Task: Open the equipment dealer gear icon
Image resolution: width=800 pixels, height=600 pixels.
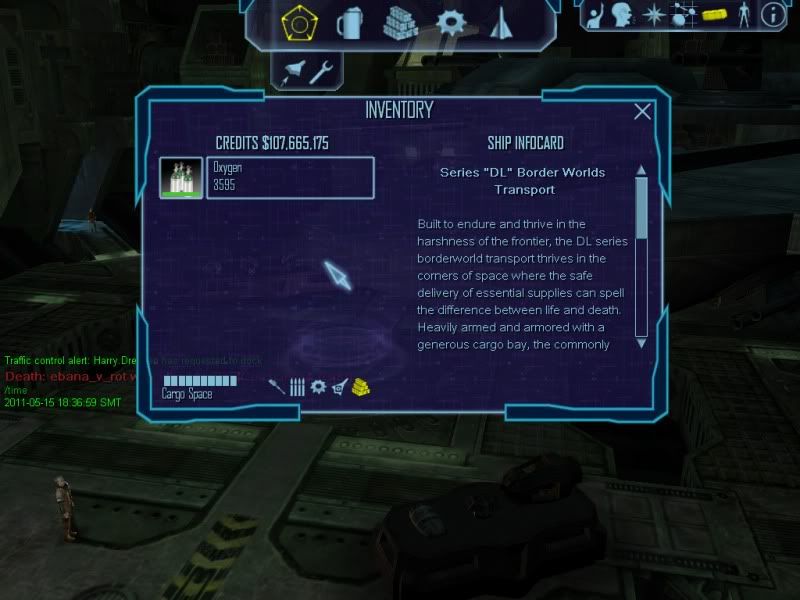Action: (x=452, y=21)
